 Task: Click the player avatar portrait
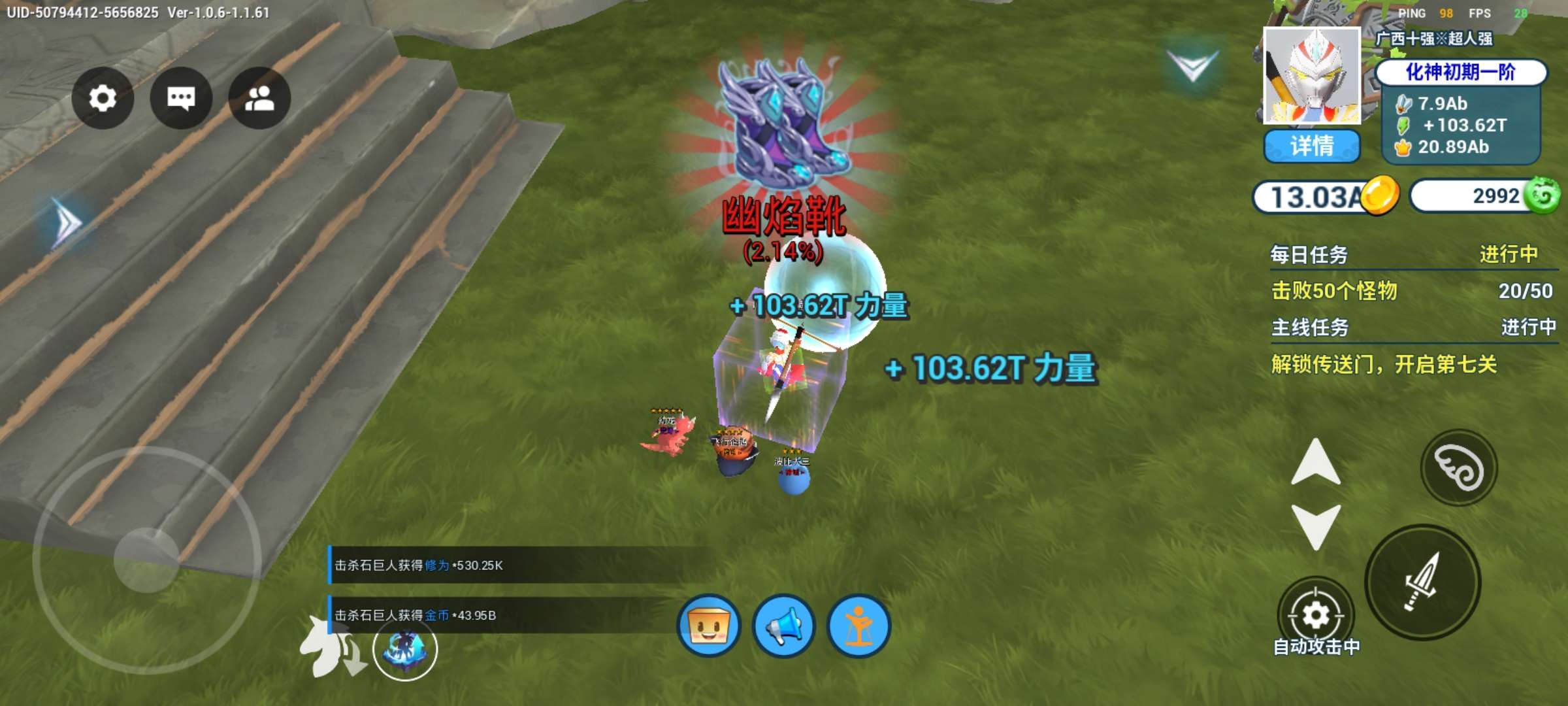(x=1311, y=75)
